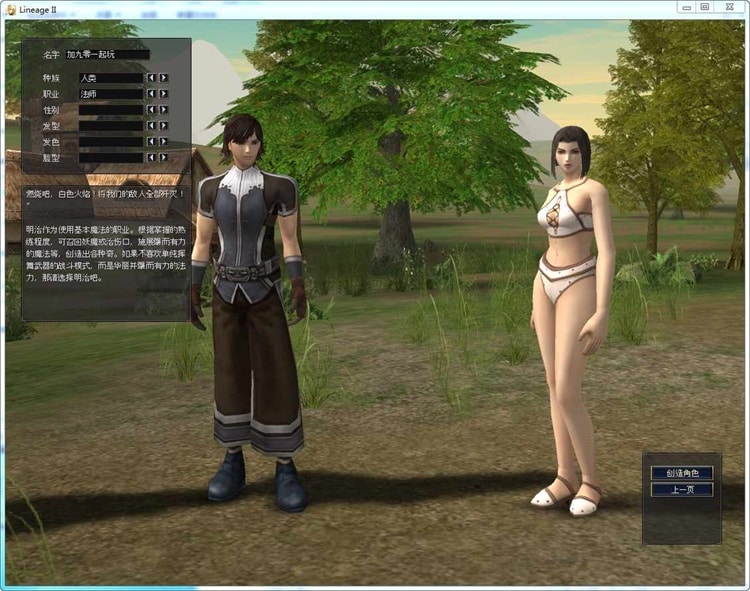Advance 职业 class using its right arrow
Image resolution: width=750 pixels, height=591 pixels.
164,94
